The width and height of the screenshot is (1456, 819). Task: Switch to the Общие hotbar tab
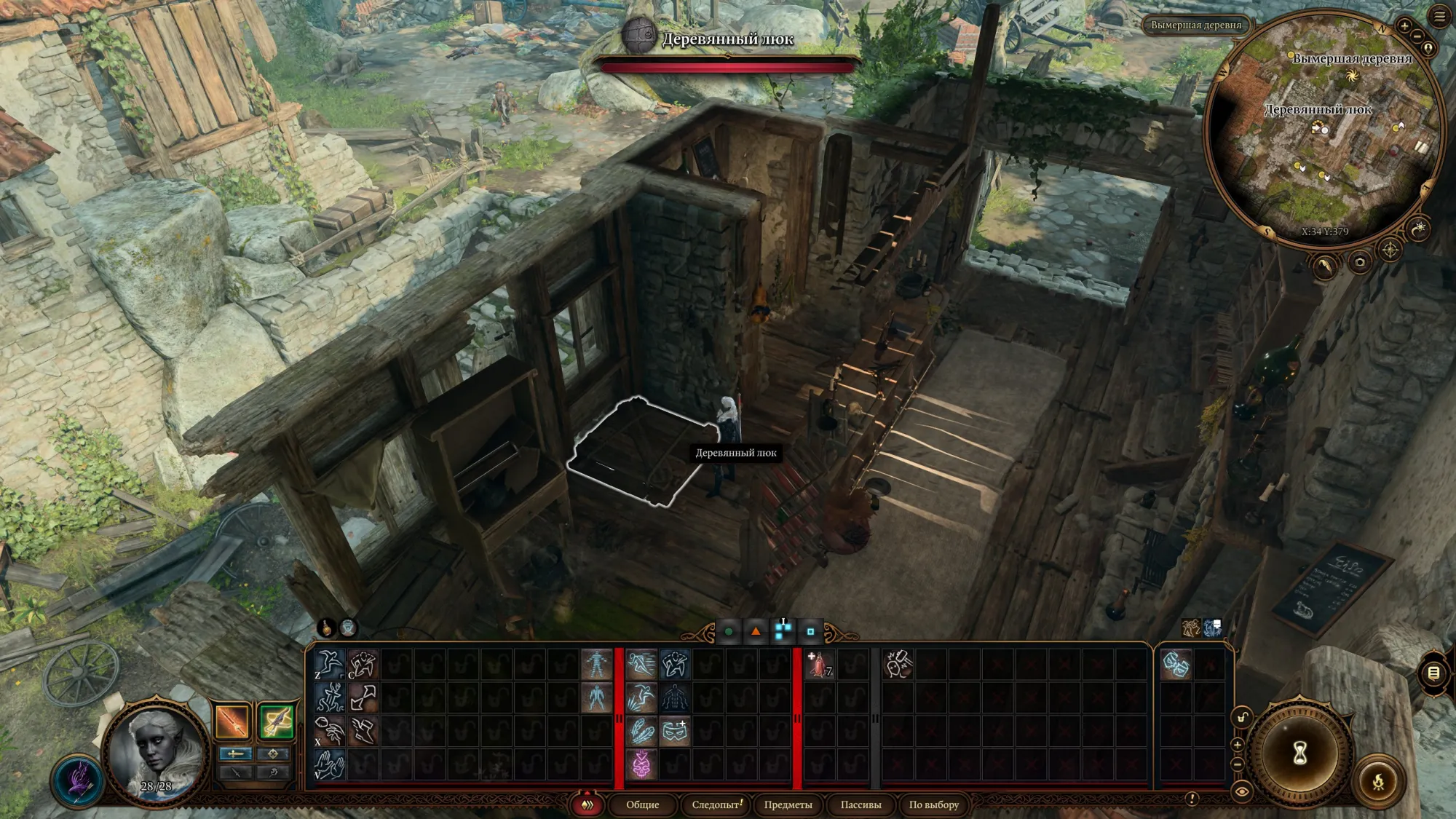pos(642,804)
